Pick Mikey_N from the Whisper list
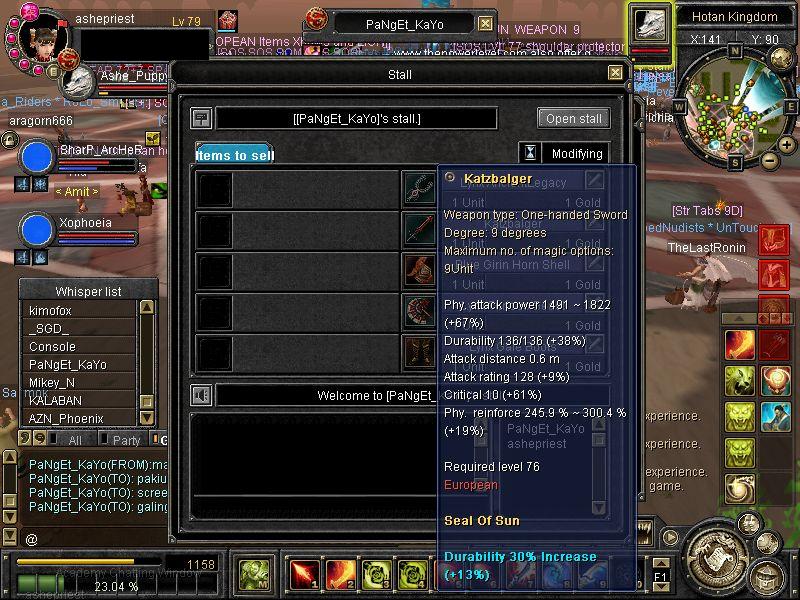The image size is (800, 600). point(78,382)
